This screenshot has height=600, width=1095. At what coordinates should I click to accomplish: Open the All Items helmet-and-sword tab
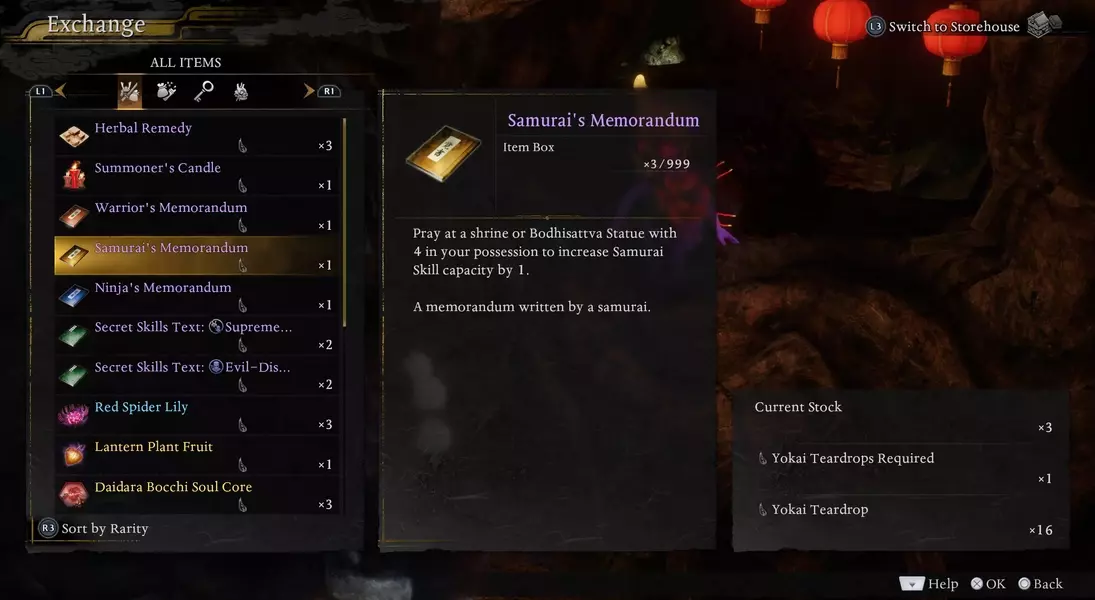point(129,92)
